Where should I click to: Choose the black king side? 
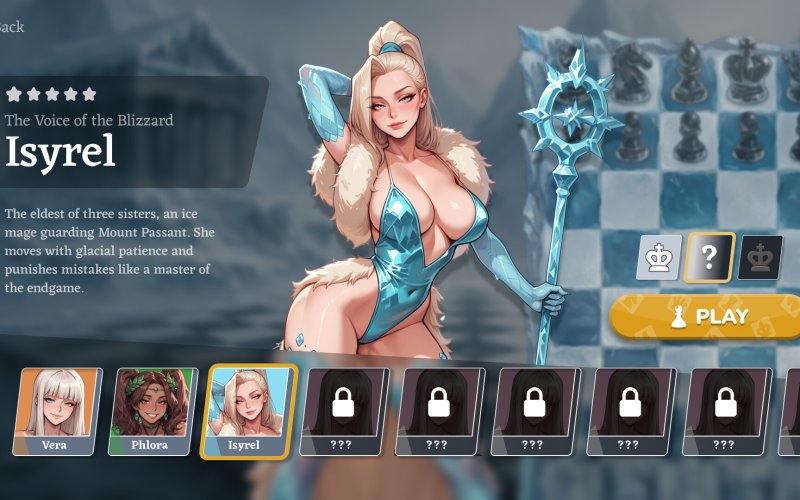(760, 258)
